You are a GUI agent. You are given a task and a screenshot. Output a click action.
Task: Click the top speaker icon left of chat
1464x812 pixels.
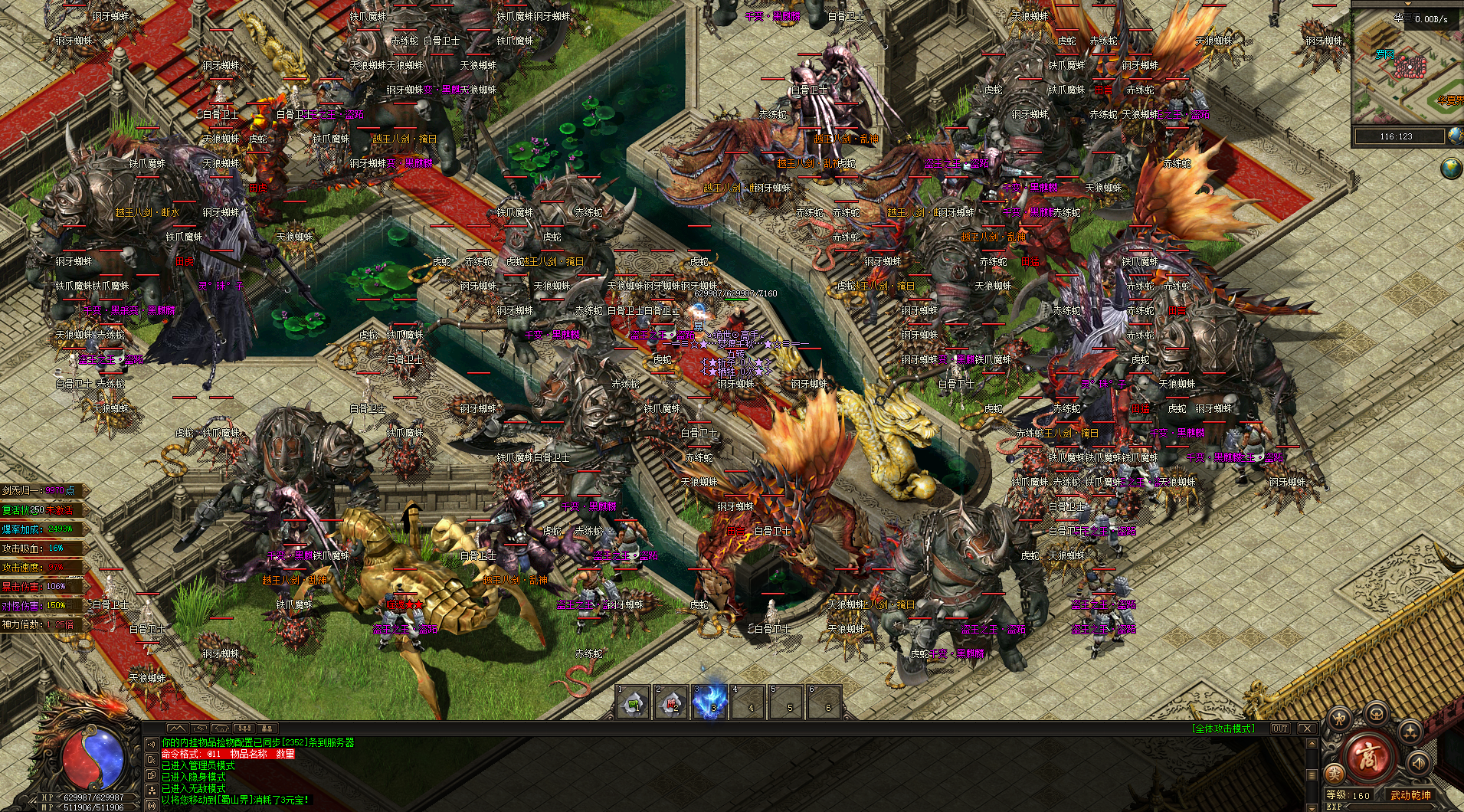pos(151,745)
